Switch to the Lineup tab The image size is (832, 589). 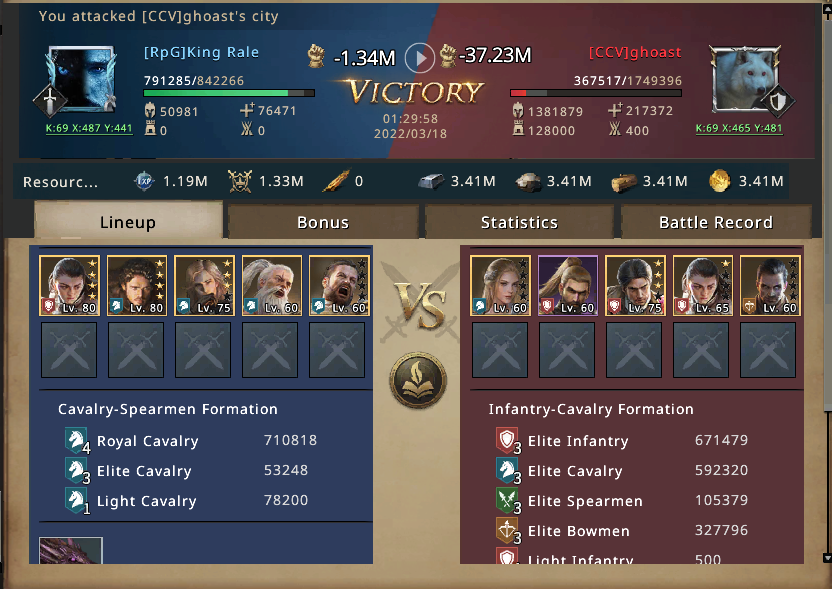coord(128,222)
